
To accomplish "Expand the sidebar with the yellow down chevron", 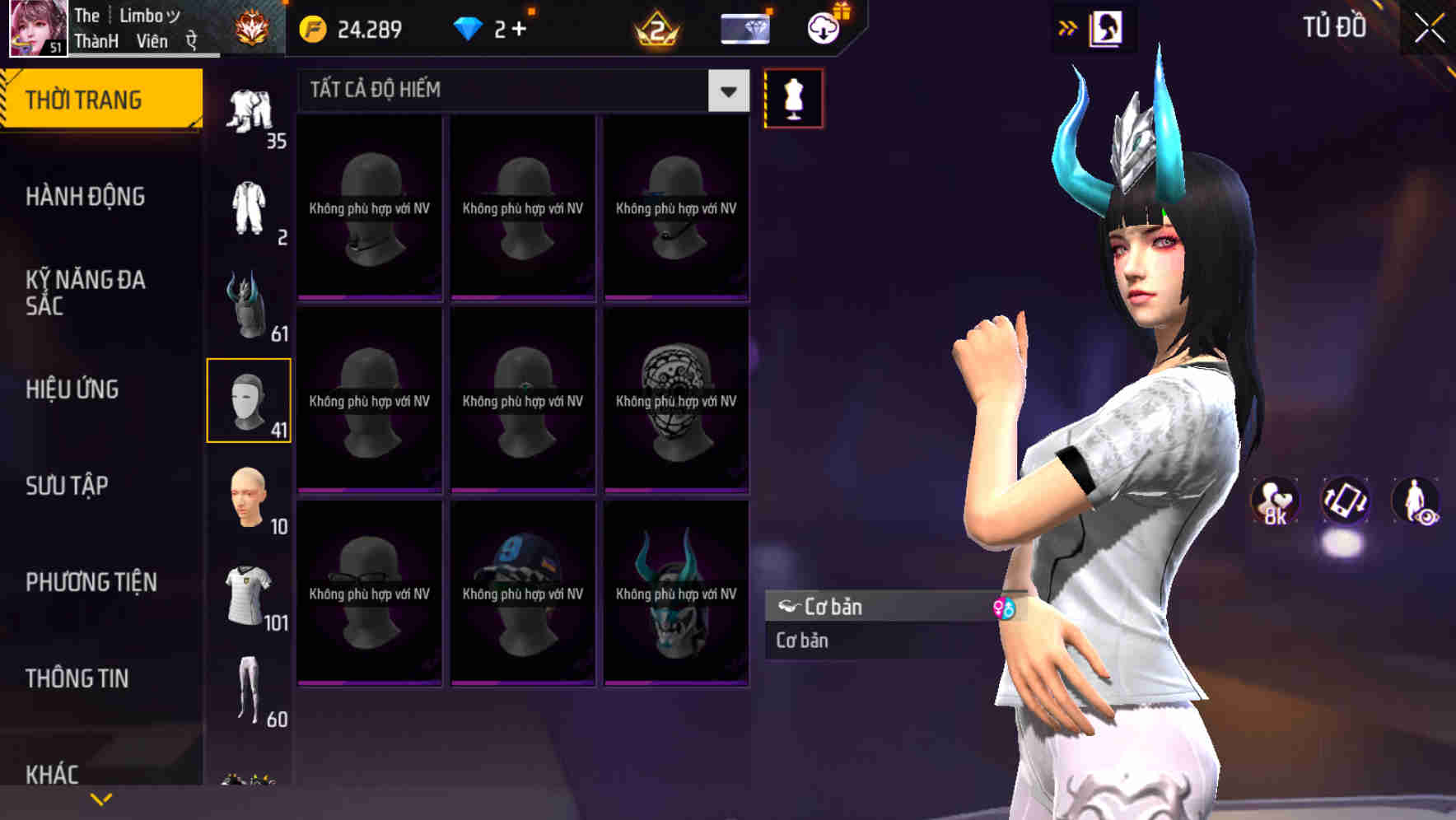I will click(x=101, y=798).
